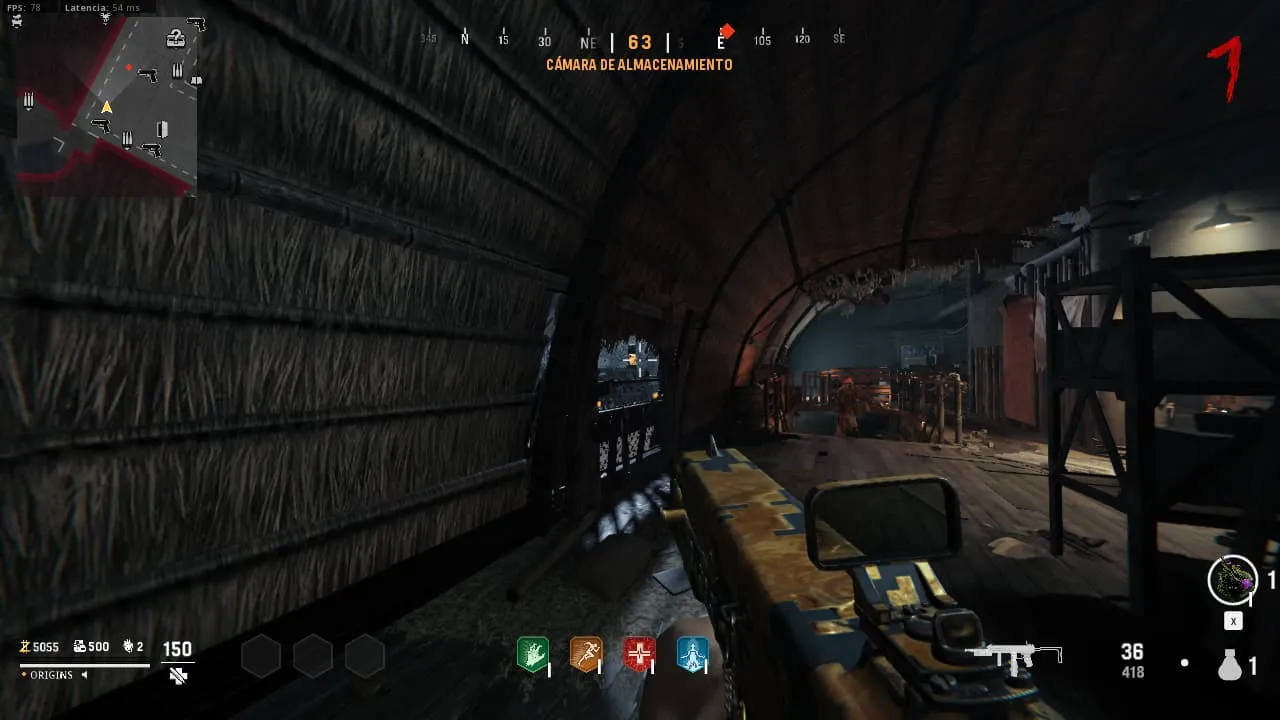Select the submachine gun weapon icon

point(1014,655)
